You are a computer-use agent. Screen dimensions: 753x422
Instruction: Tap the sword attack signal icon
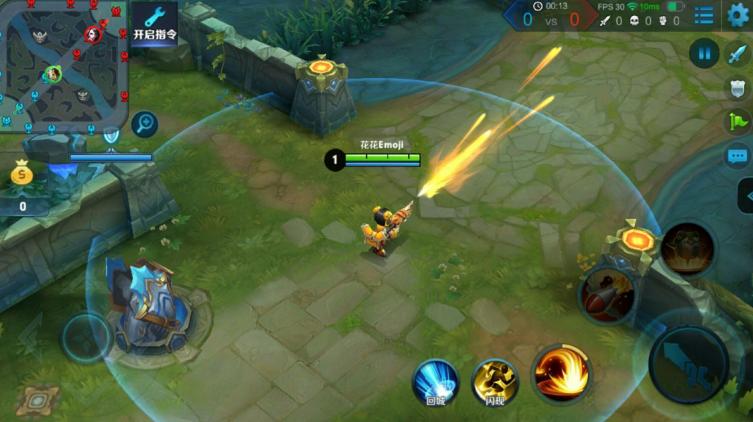pyautogui.click(x=738, y=54)
